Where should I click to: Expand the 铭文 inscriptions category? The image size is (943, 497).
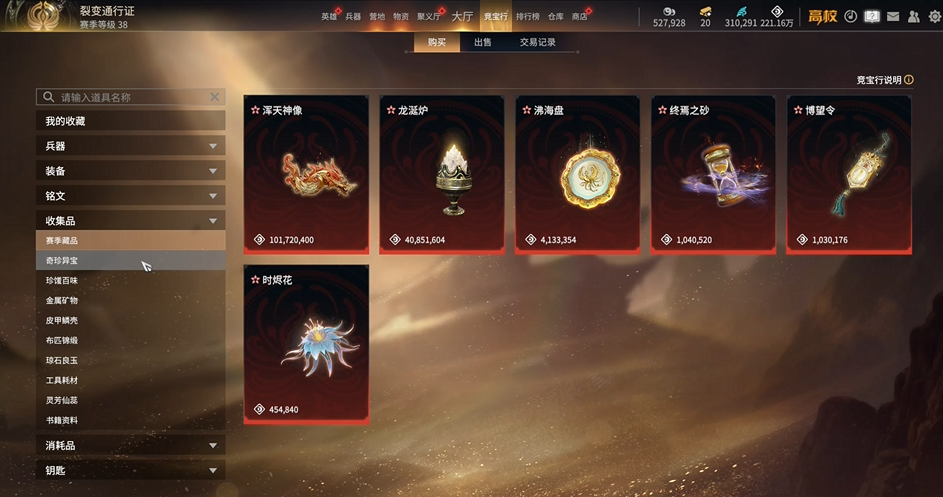[130, 196]
